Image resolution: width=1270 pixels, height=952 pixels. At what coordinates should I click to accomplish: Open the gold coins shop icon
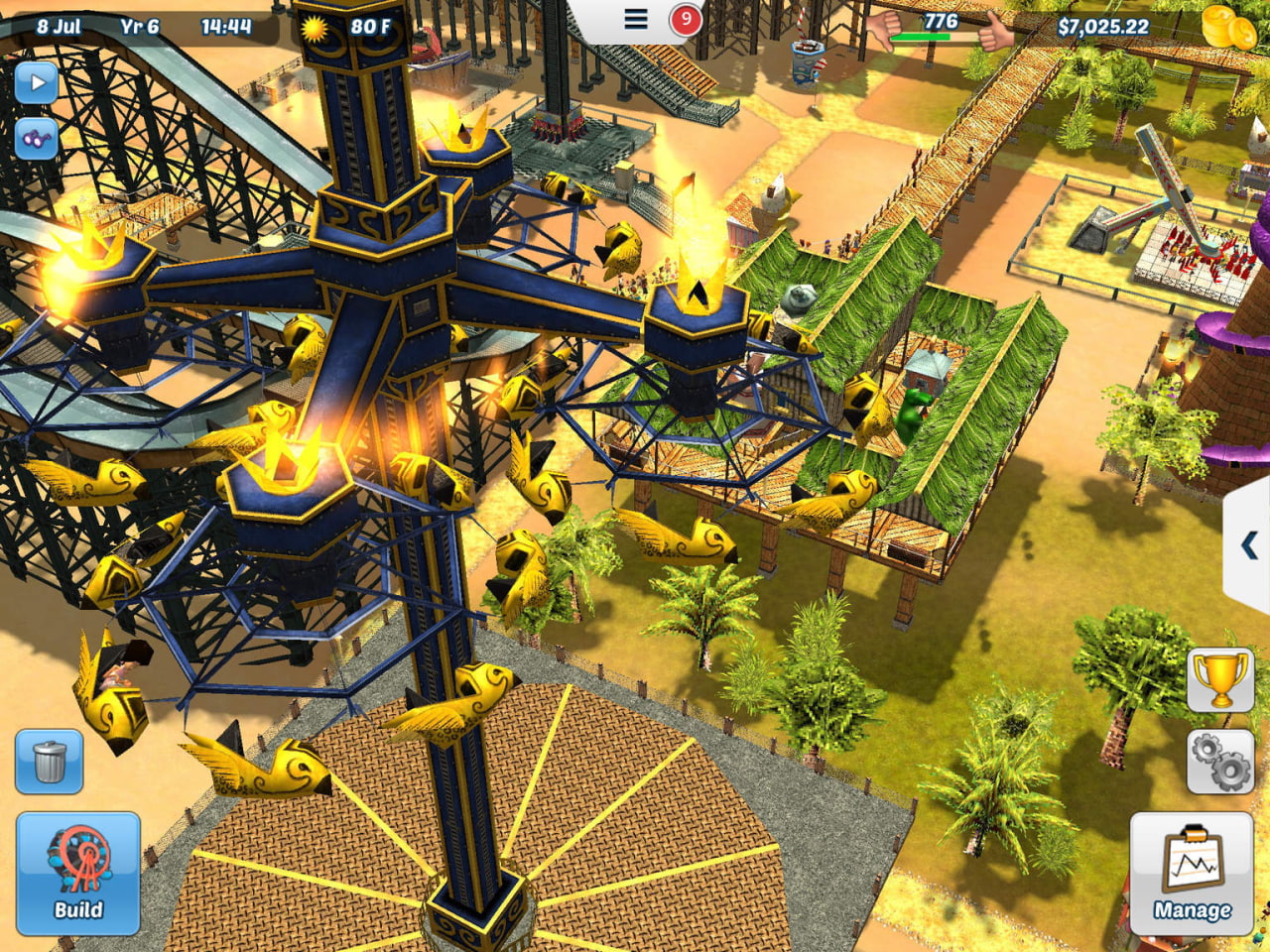[x=1228, y=27]
